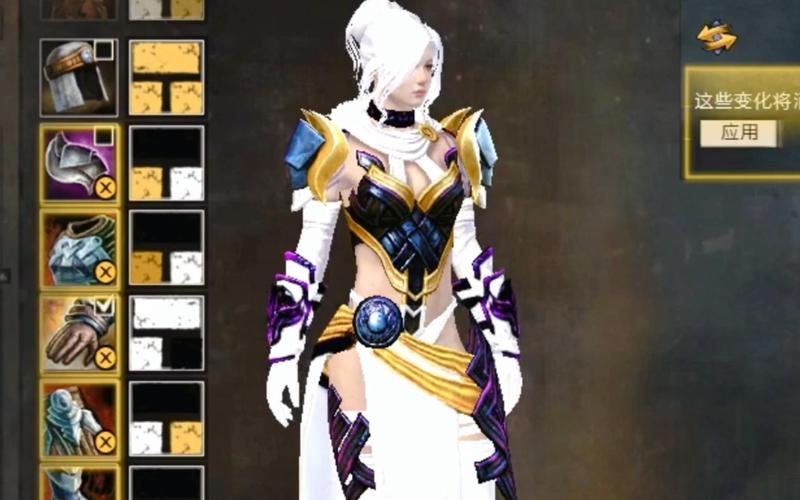Open the shoulder armor dye swatches
This screenshot has width=800, height=500.
coord(167,163)
